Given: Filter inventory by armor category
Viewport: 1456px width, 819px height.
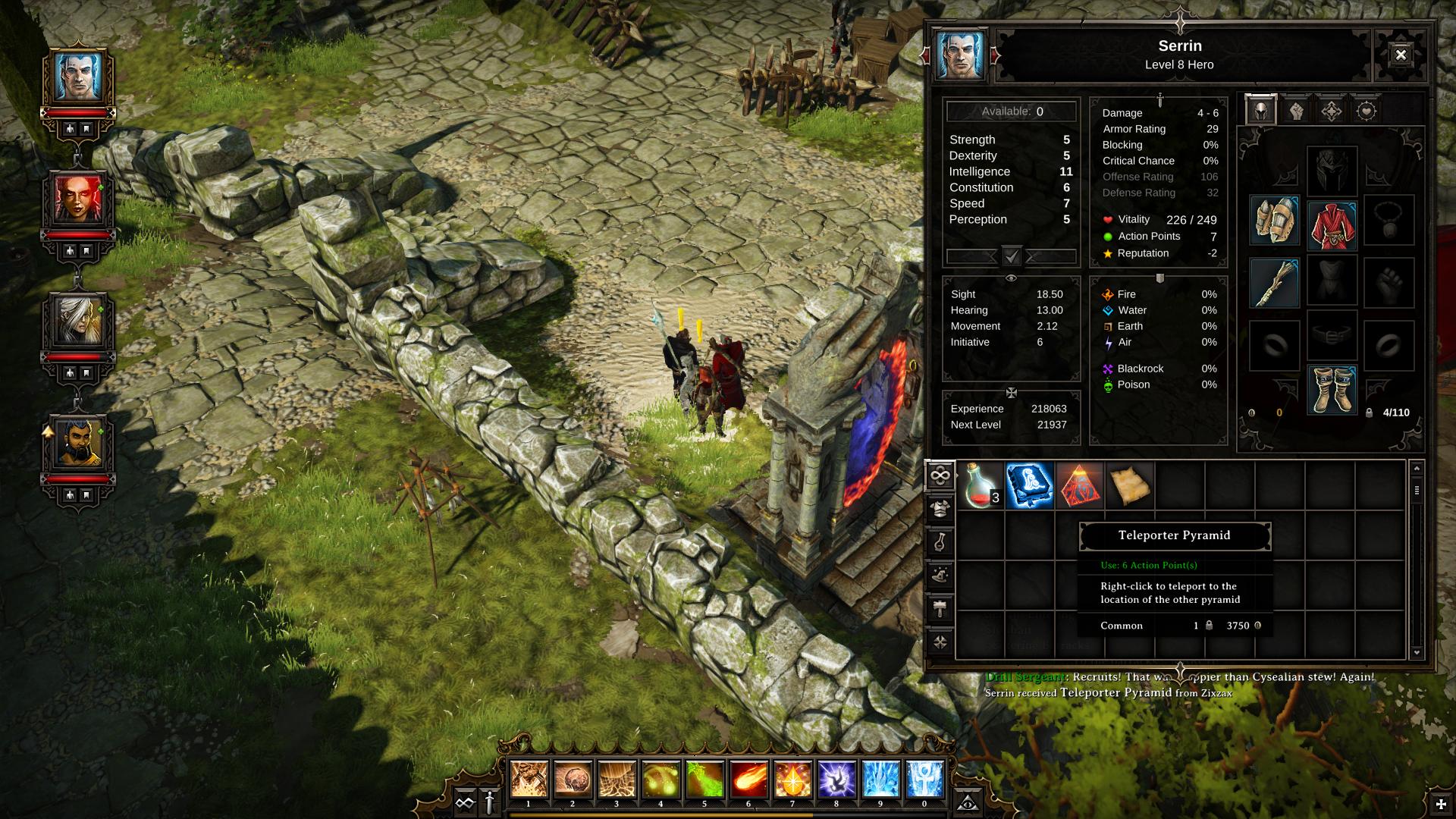Looking at the screenshot, I should point(940,509).
